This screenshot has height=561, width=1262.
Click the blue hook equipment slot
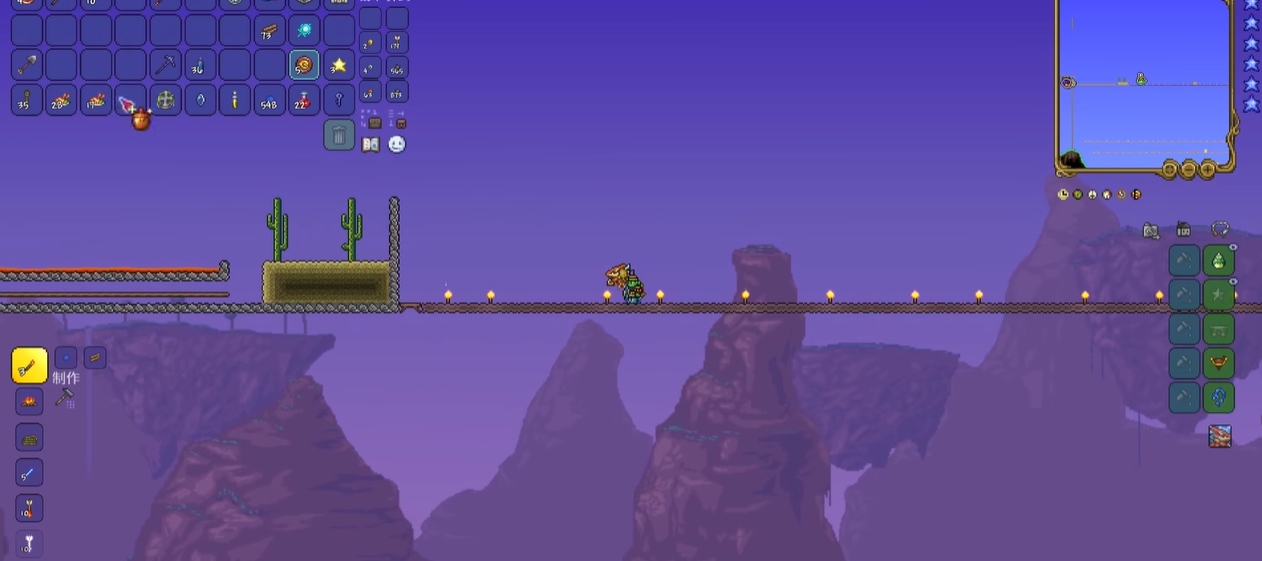click(1219, 397)
